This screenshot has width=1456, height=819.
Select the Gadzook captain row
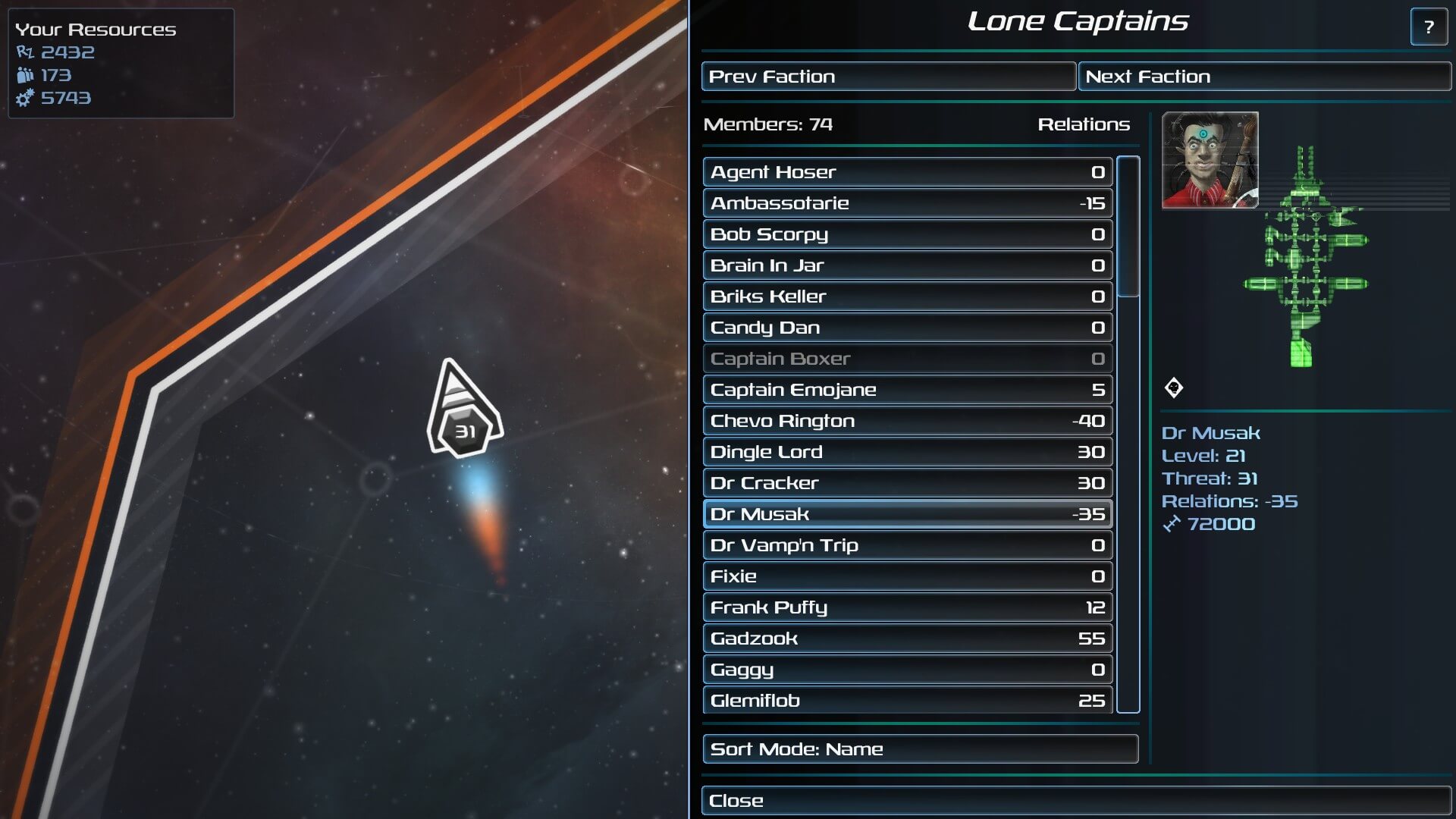pyautogui.click(x=907, y=639)
